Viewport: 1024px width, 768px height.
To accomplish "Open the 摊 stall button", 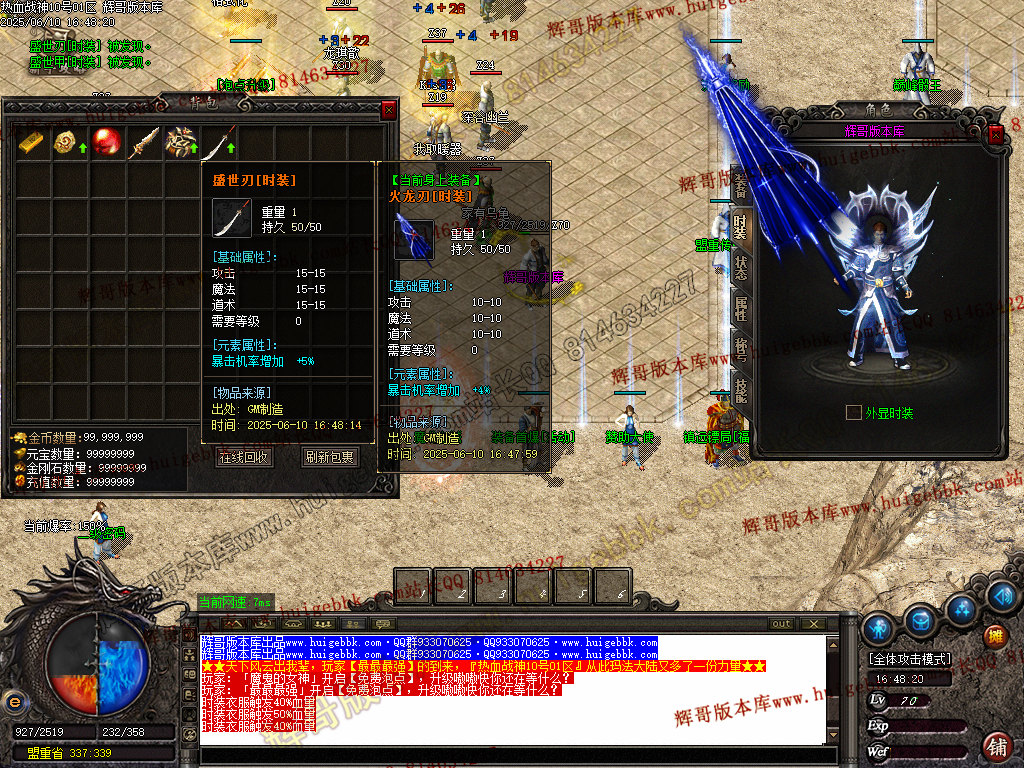I will tap(995, 636).
